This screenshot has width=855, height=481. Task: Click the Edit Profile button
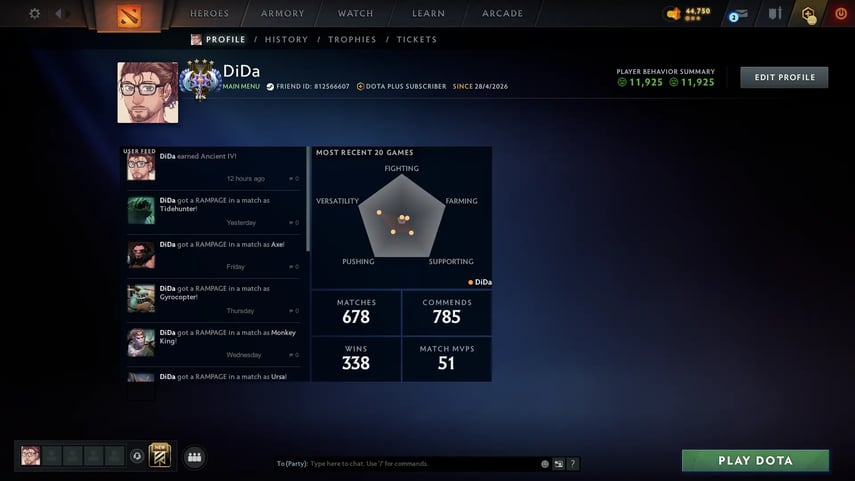tap(784, 78)
